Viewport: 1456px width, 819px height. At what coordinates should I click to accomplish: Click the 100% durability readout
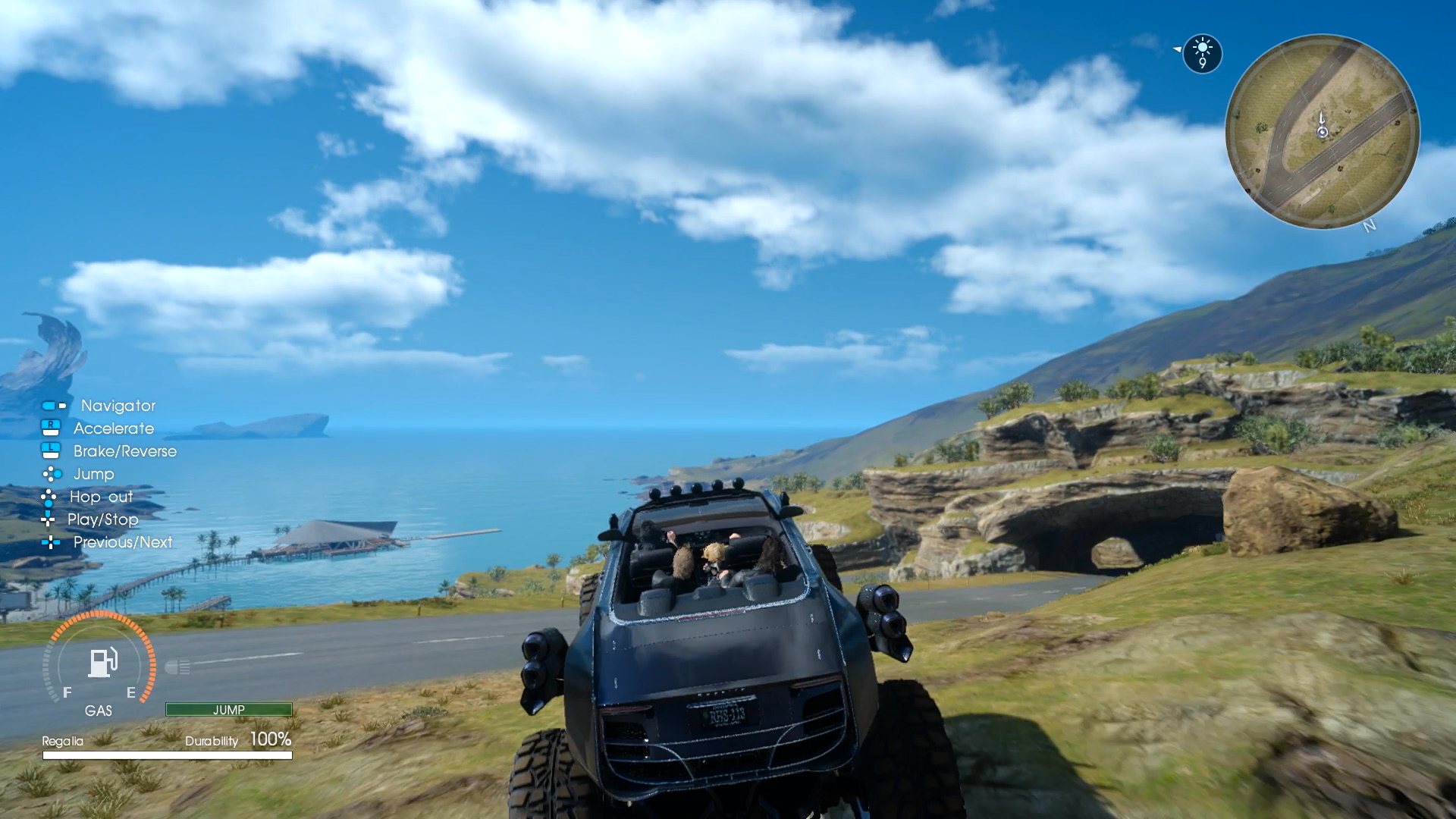click(271, 738)
